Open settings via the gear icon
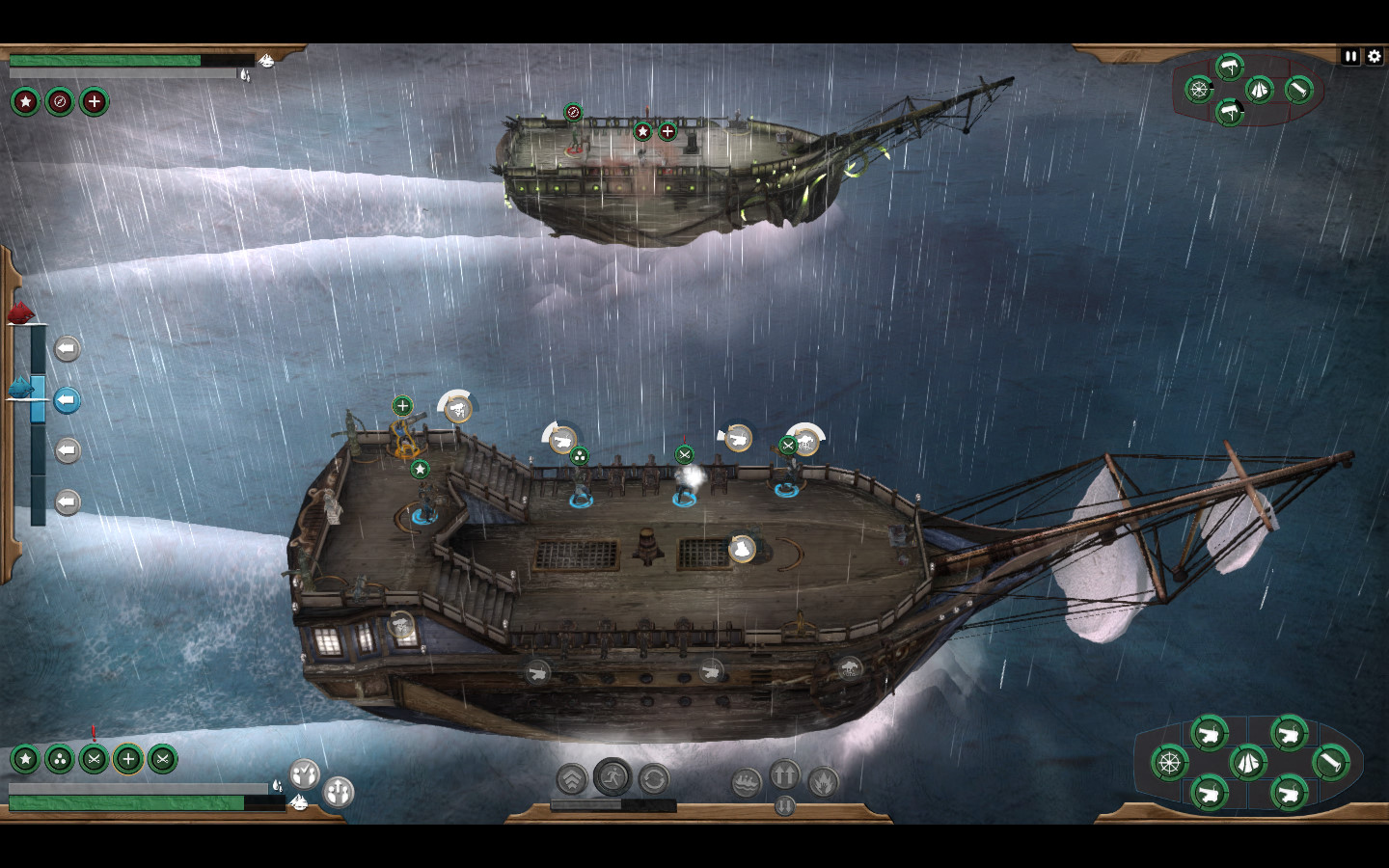 coord(1375,57)
